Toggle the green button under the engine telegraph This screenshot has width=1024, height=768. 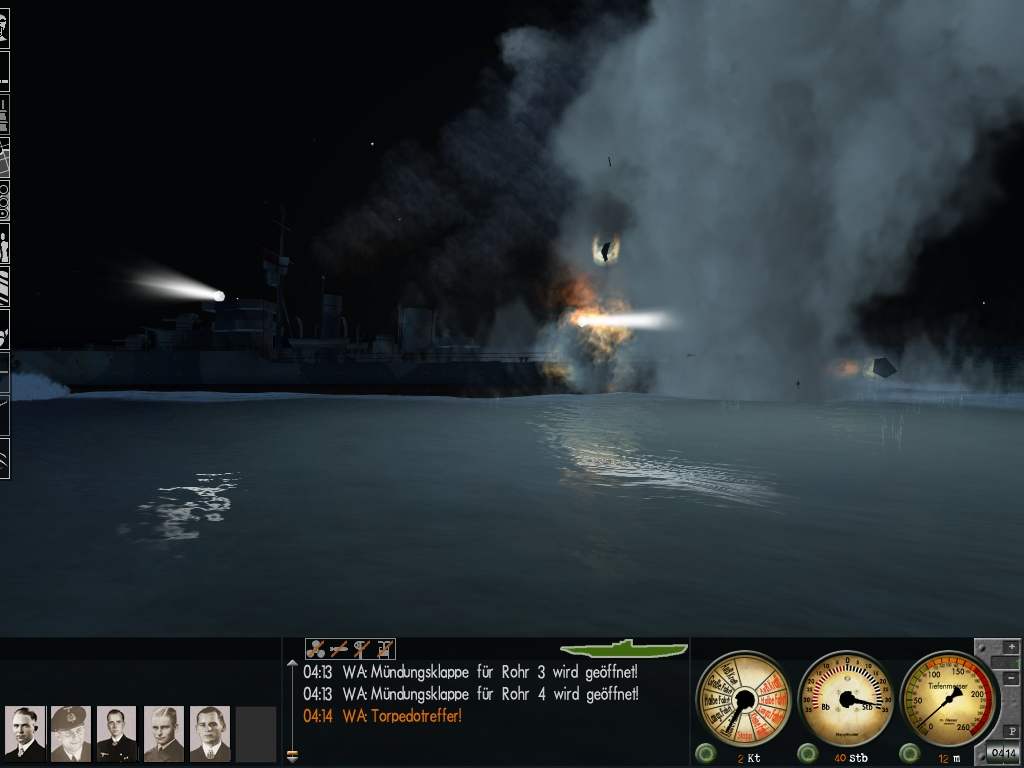[704, 753]
